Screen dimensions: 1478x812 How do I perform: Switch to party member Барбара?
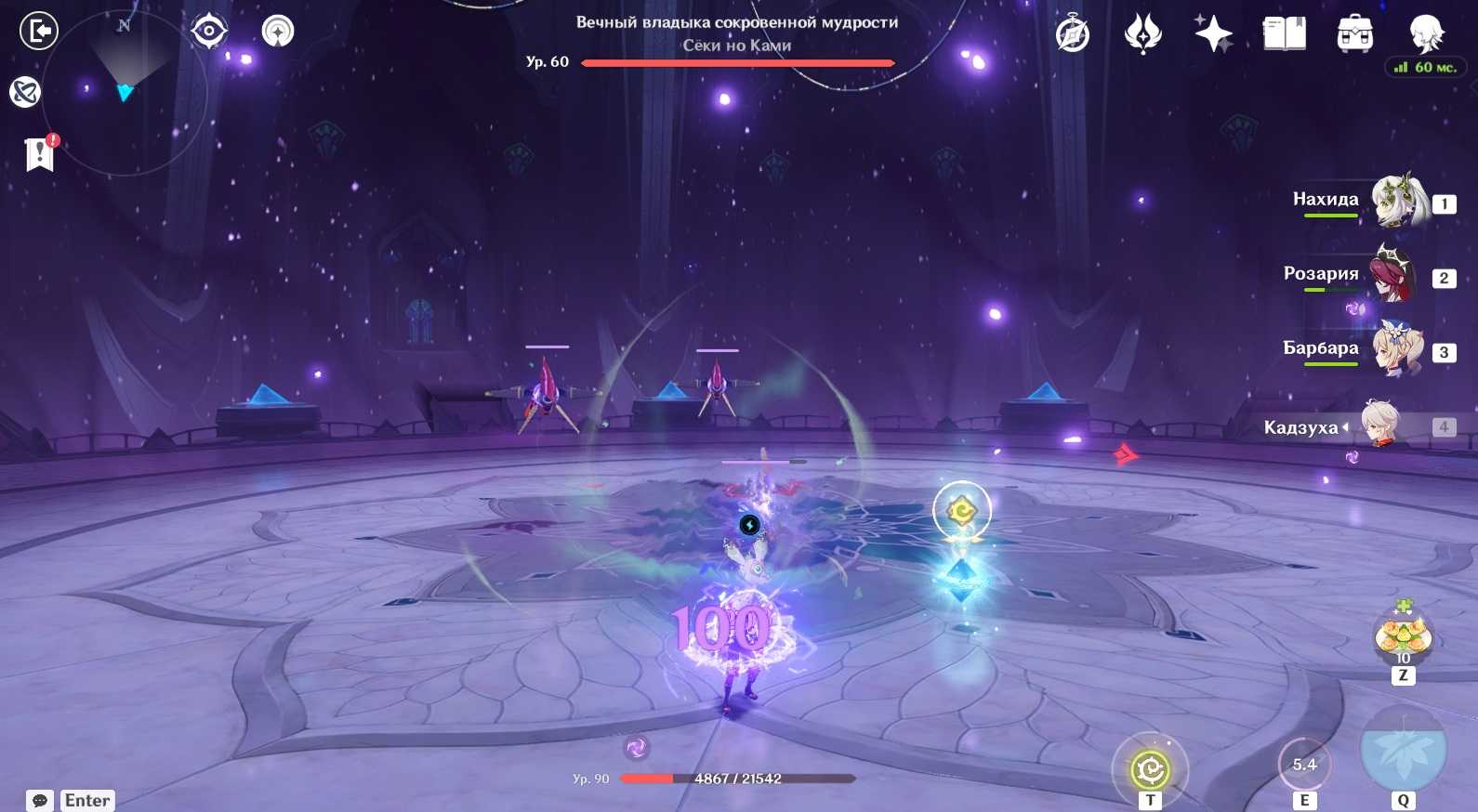[1396, 349]
